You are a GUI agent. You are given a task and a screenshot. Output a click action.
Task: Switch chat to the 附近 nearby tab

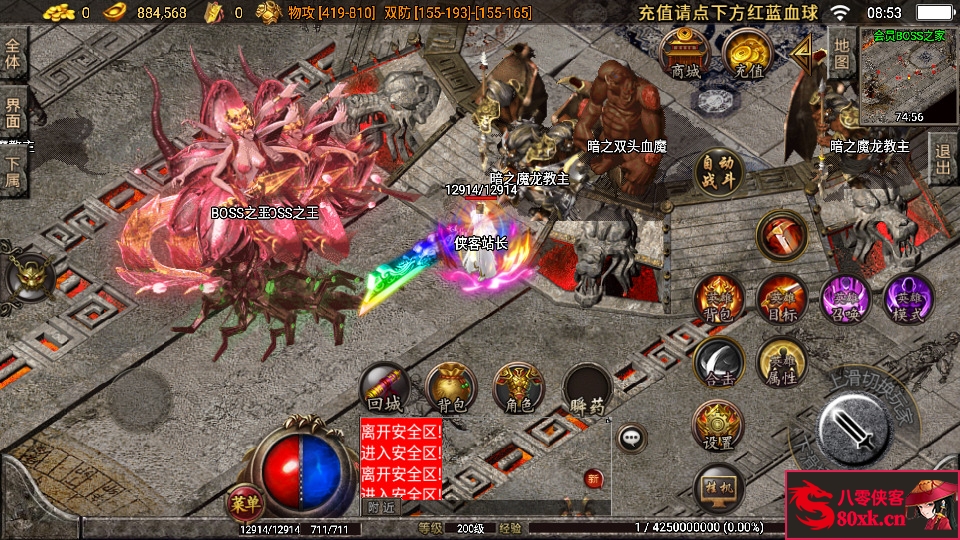[380, 507]
